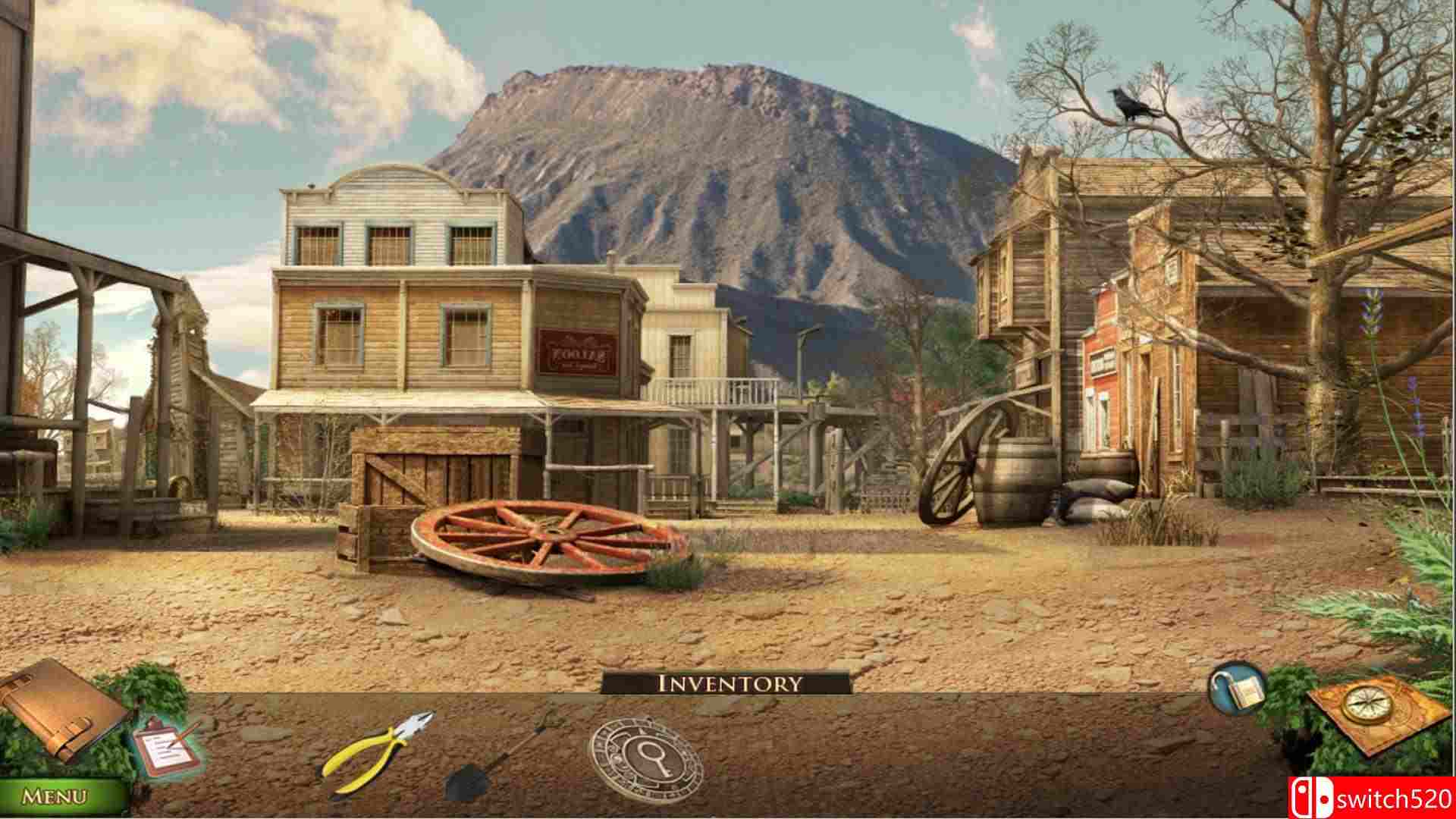Open the clipboard task list

pos(163,751)
